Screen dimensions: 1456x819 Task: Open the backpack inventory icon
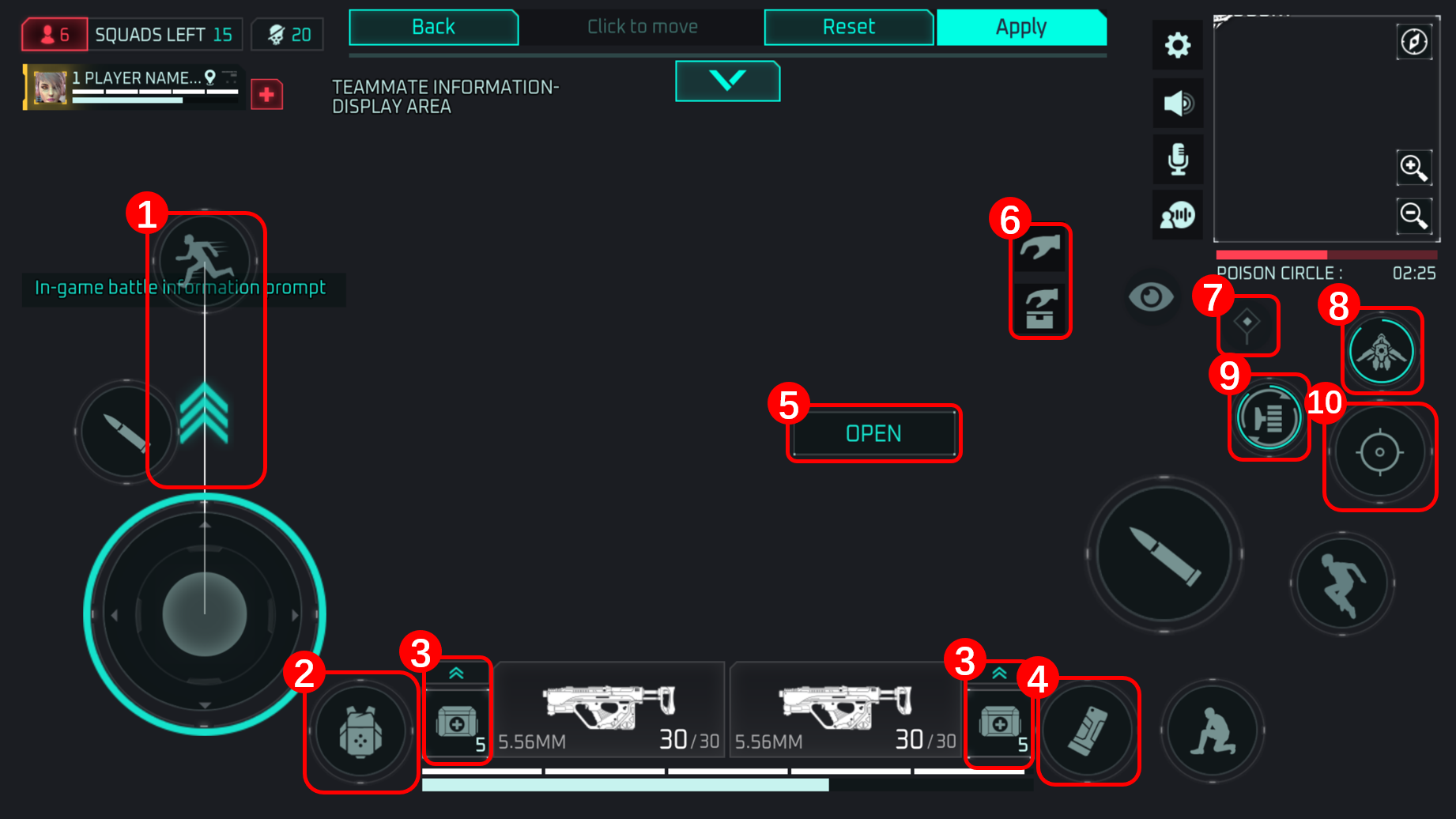[361, 731]
